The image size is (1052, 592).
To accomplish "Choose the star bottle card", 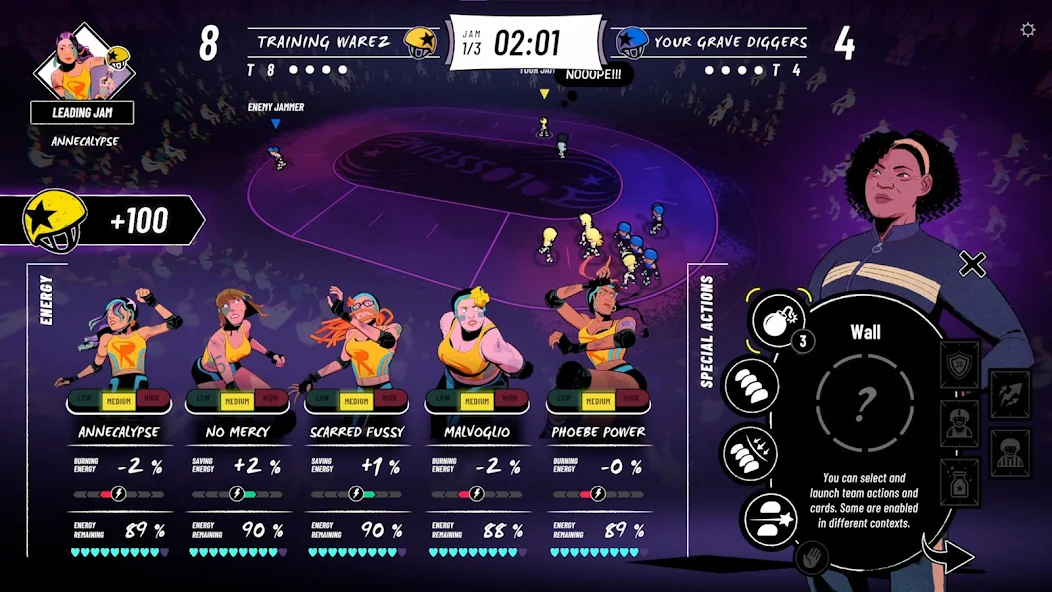I will click(960, 482).
